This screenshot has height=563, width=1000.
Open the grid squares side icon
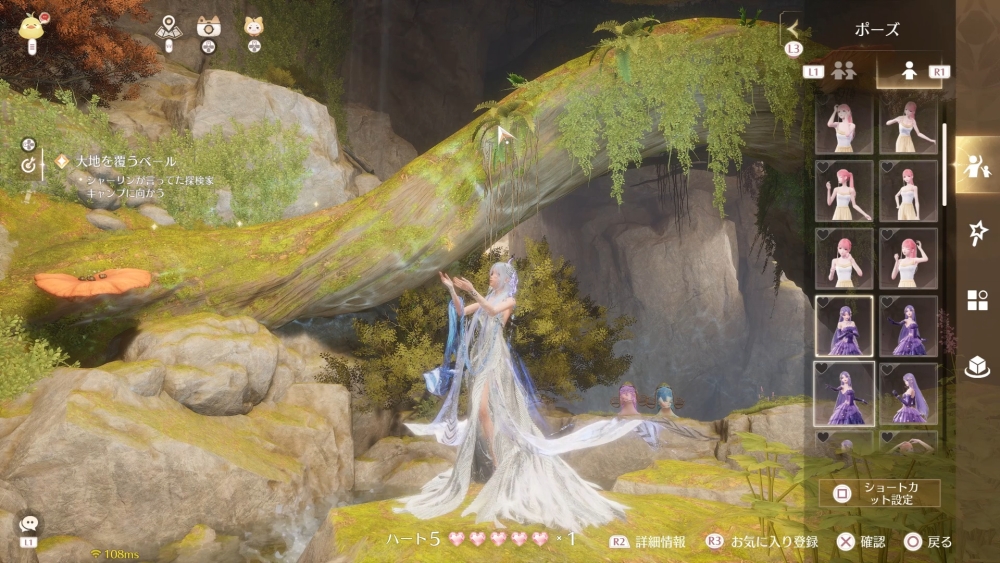pyautogui.click(x=977, y=300)
